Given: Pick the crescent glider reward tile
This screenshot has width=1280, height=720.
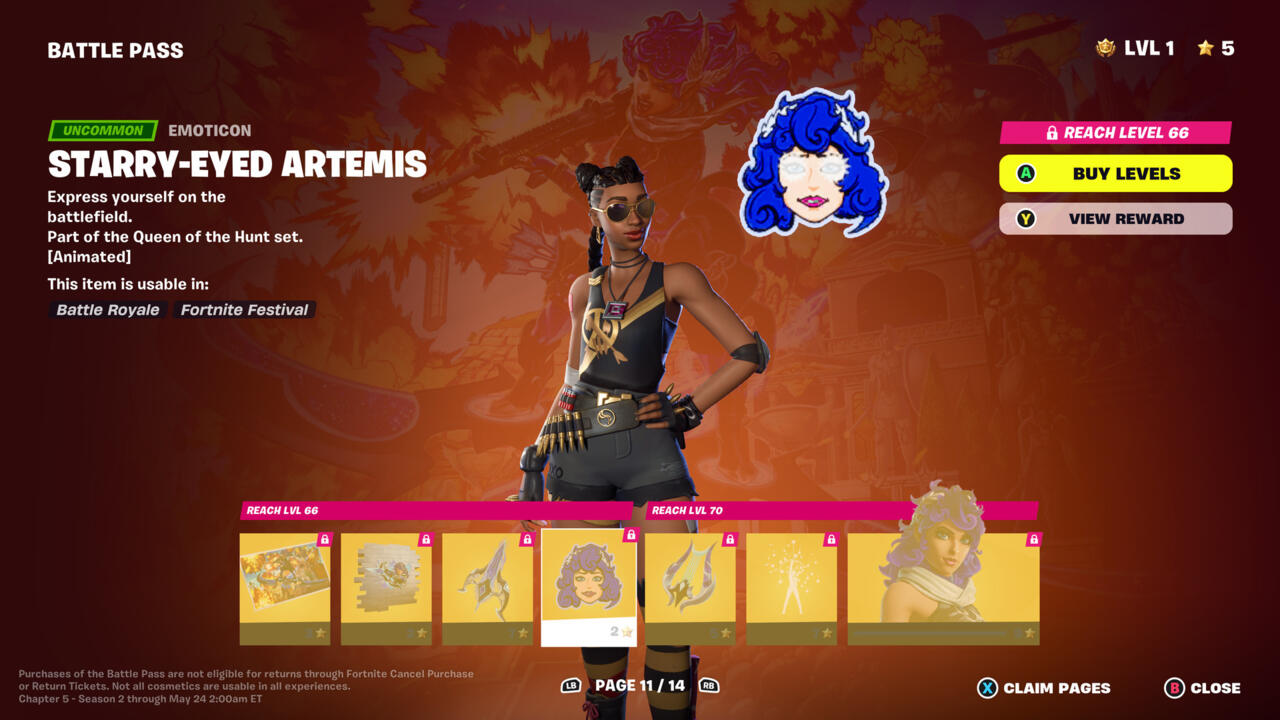Looking at the screenshot, I should click(690, 588).
